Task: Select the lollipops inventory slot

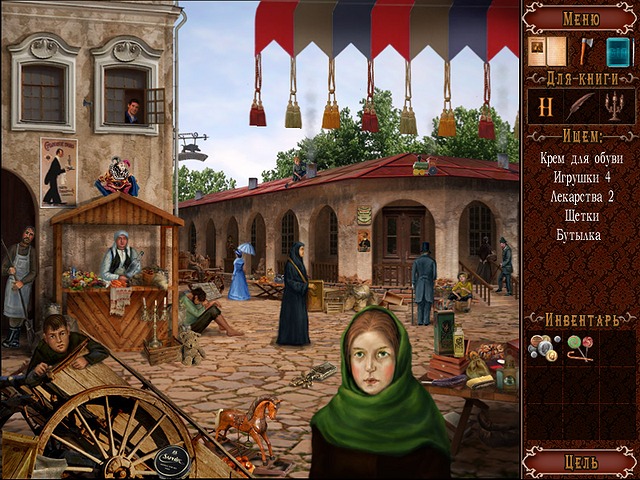Action: (580, 348)
